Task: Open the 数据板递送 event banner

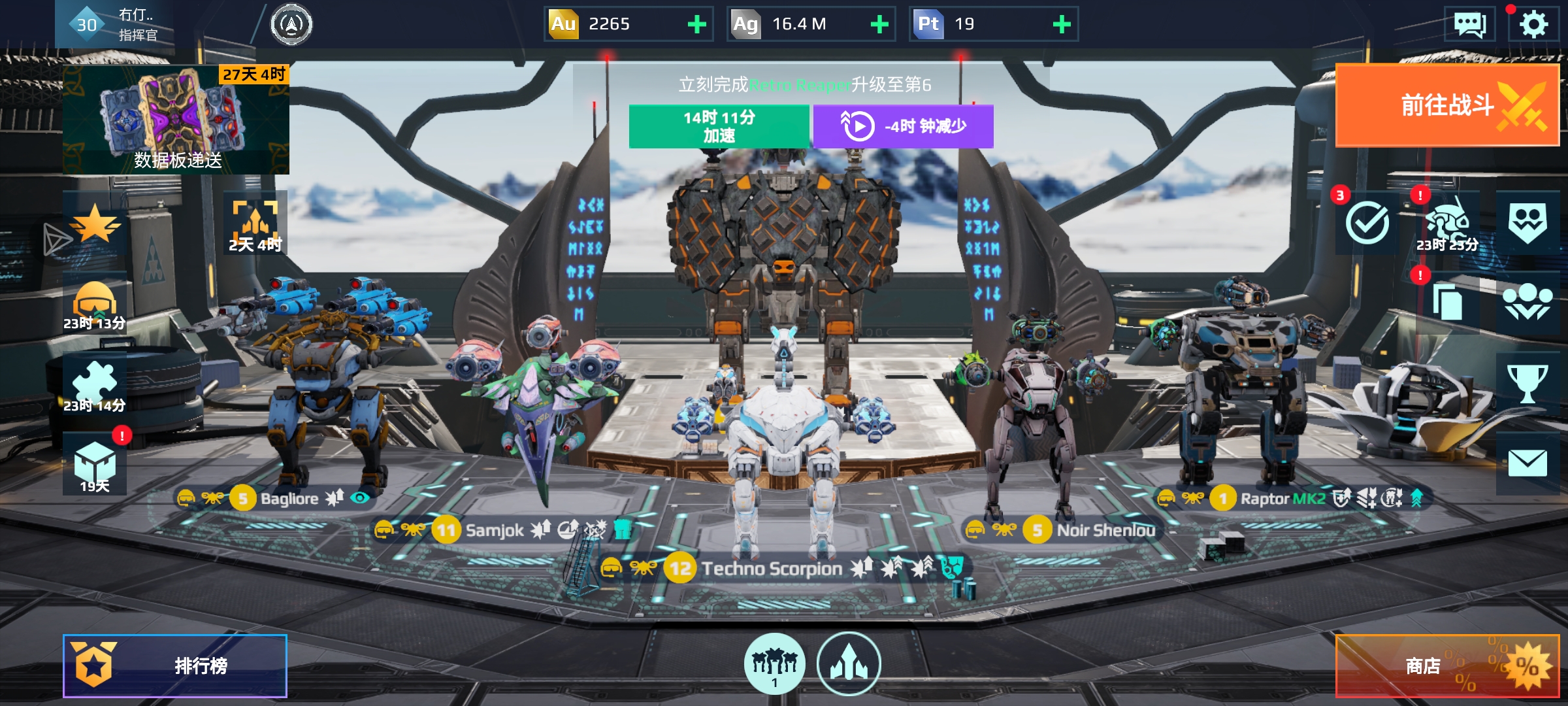Action: 176,119
